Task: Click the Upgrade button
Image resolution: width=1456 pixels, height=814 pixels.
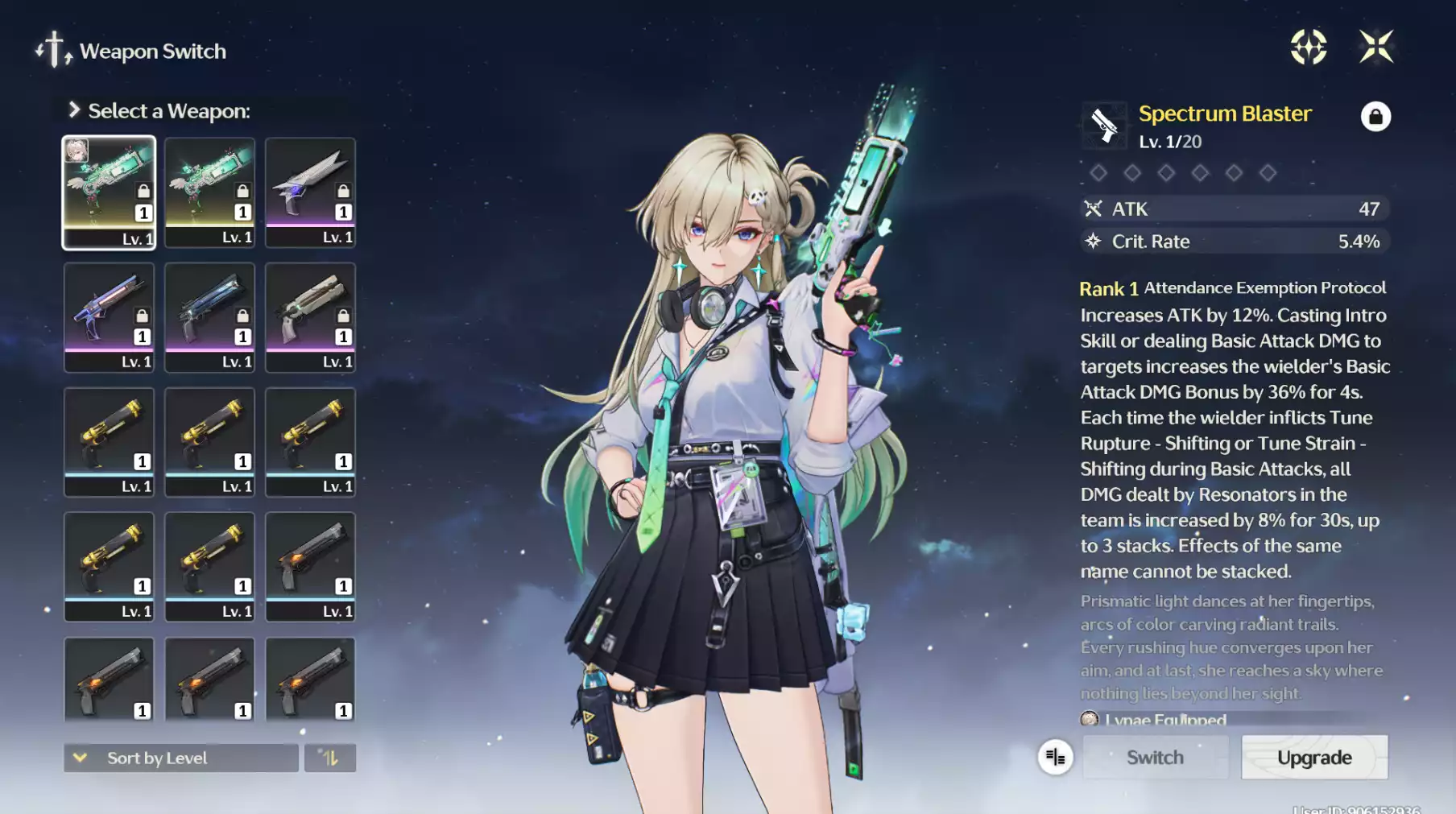Action: 1314,757
